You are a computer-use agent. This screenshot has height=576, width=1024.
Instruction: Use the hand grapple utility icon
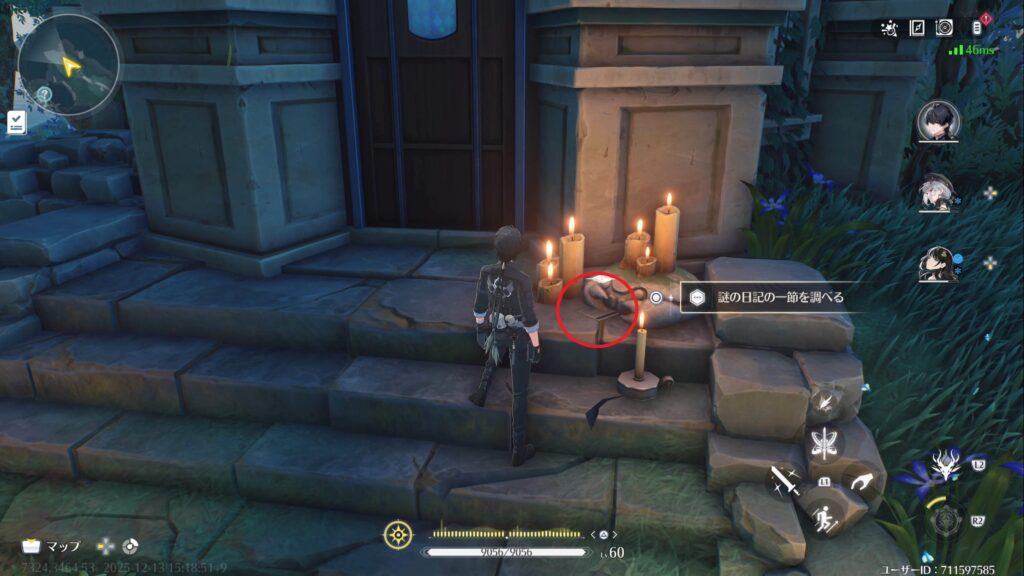click(x=860, y=484)
